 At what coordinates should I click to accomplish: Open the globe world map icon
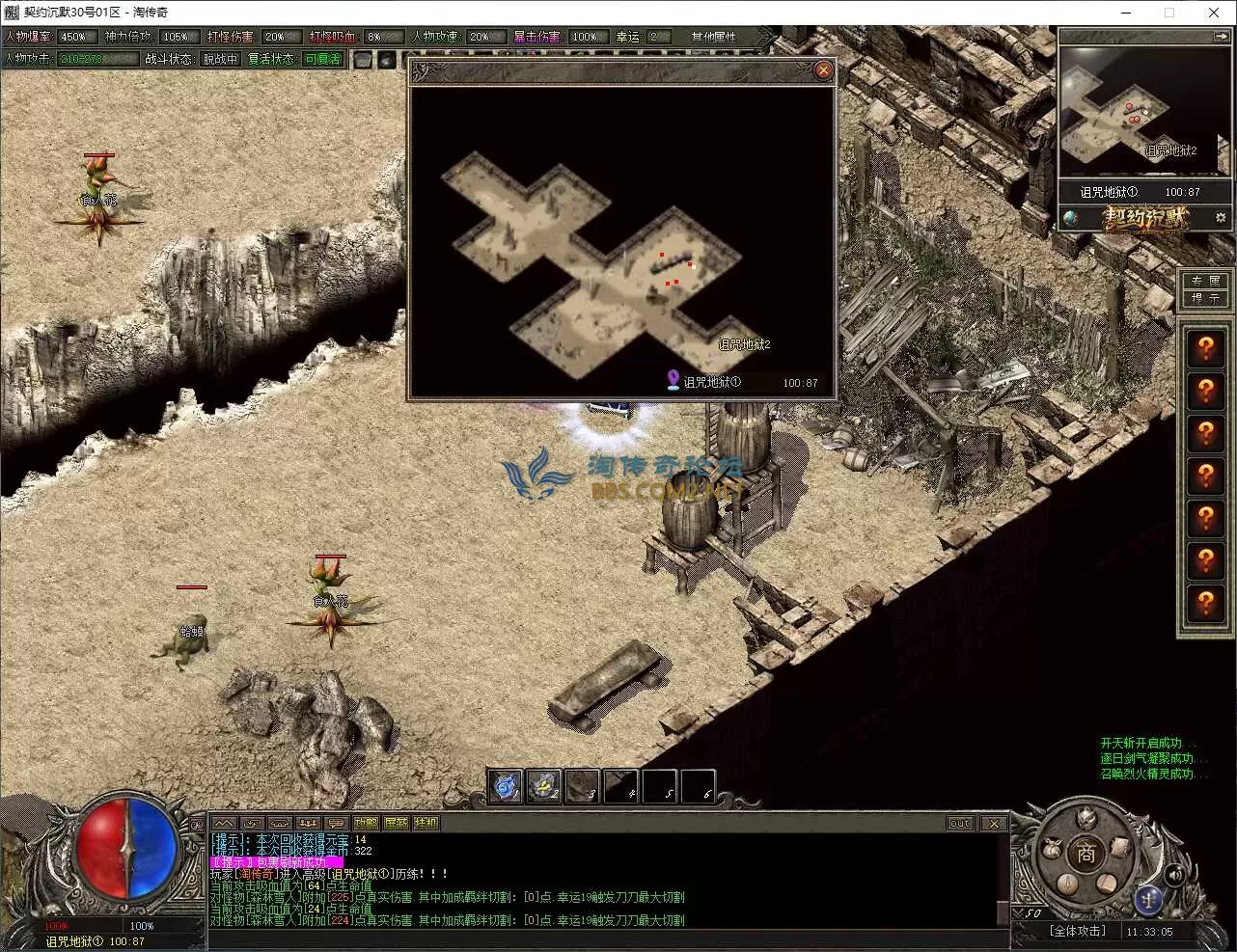pyautogui.click(x=1071, y=218)
